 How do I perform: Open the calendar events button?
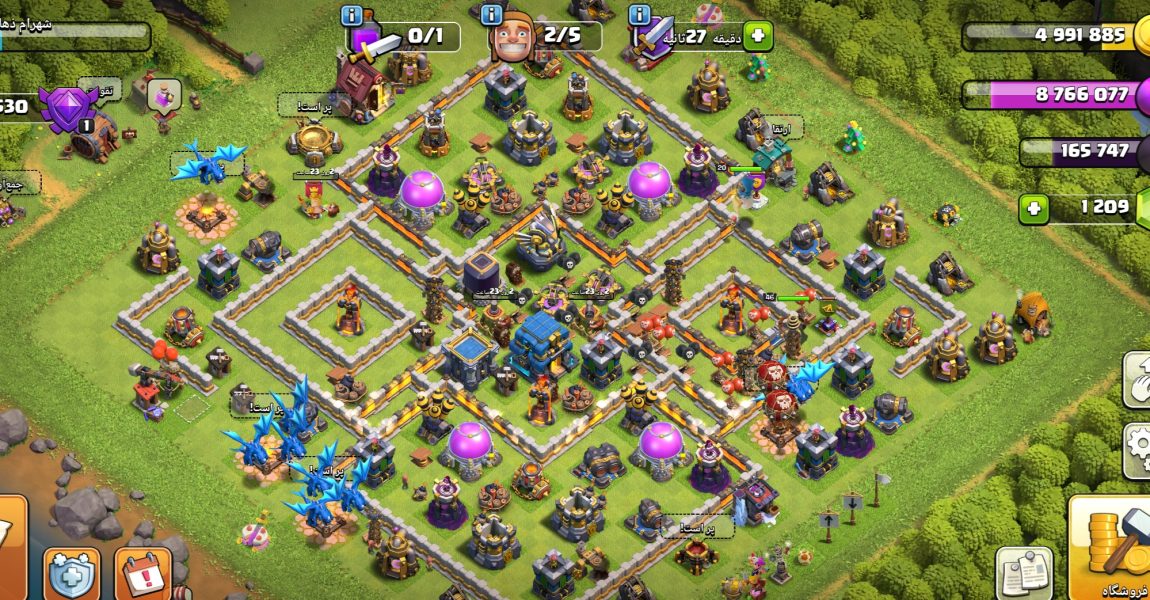click(x=142, y=574)
